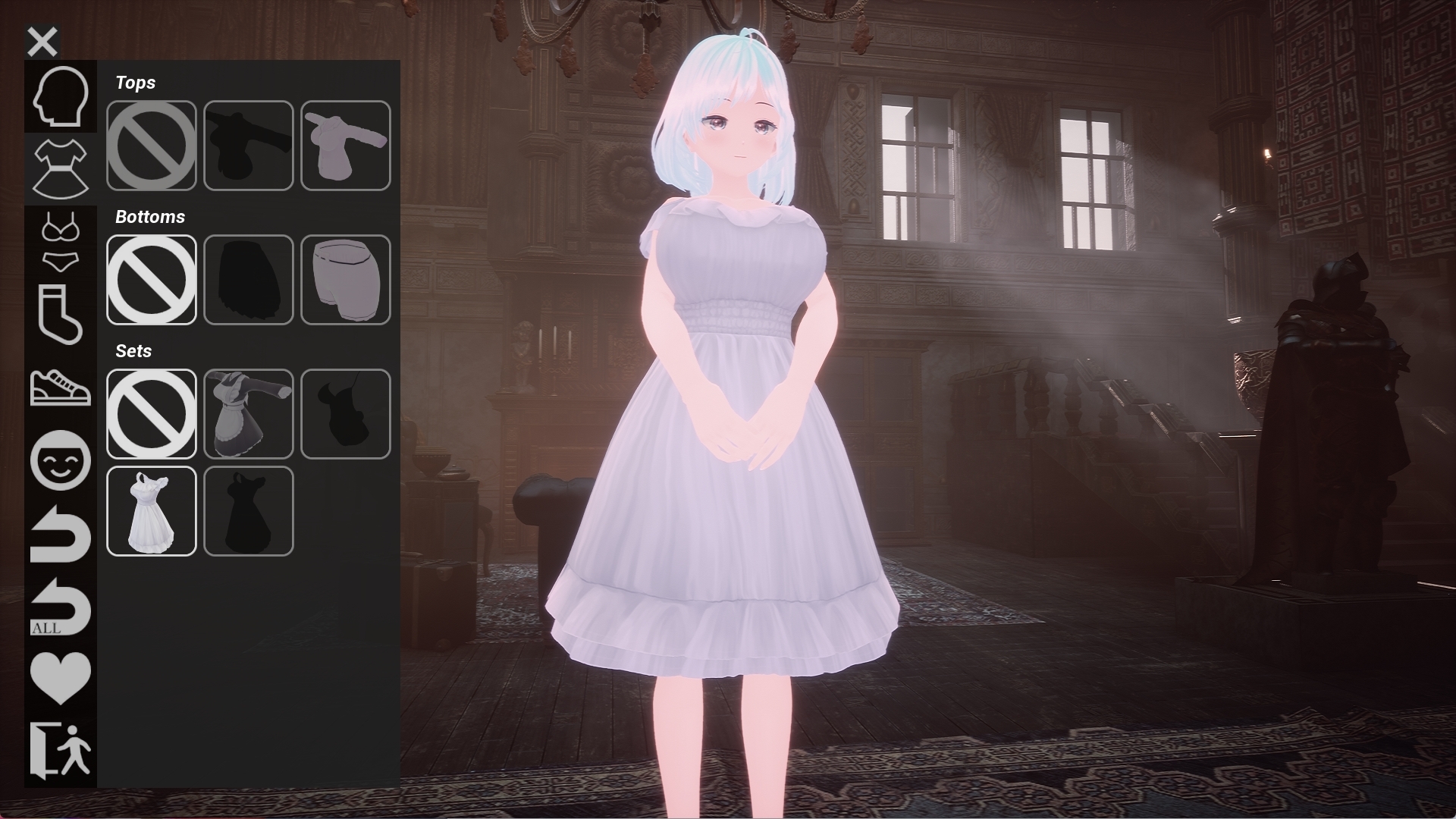This screenshot has height=819, width=1456.
Task: Click the undo ALL arrow button
Action: click(x=61, y=607)
